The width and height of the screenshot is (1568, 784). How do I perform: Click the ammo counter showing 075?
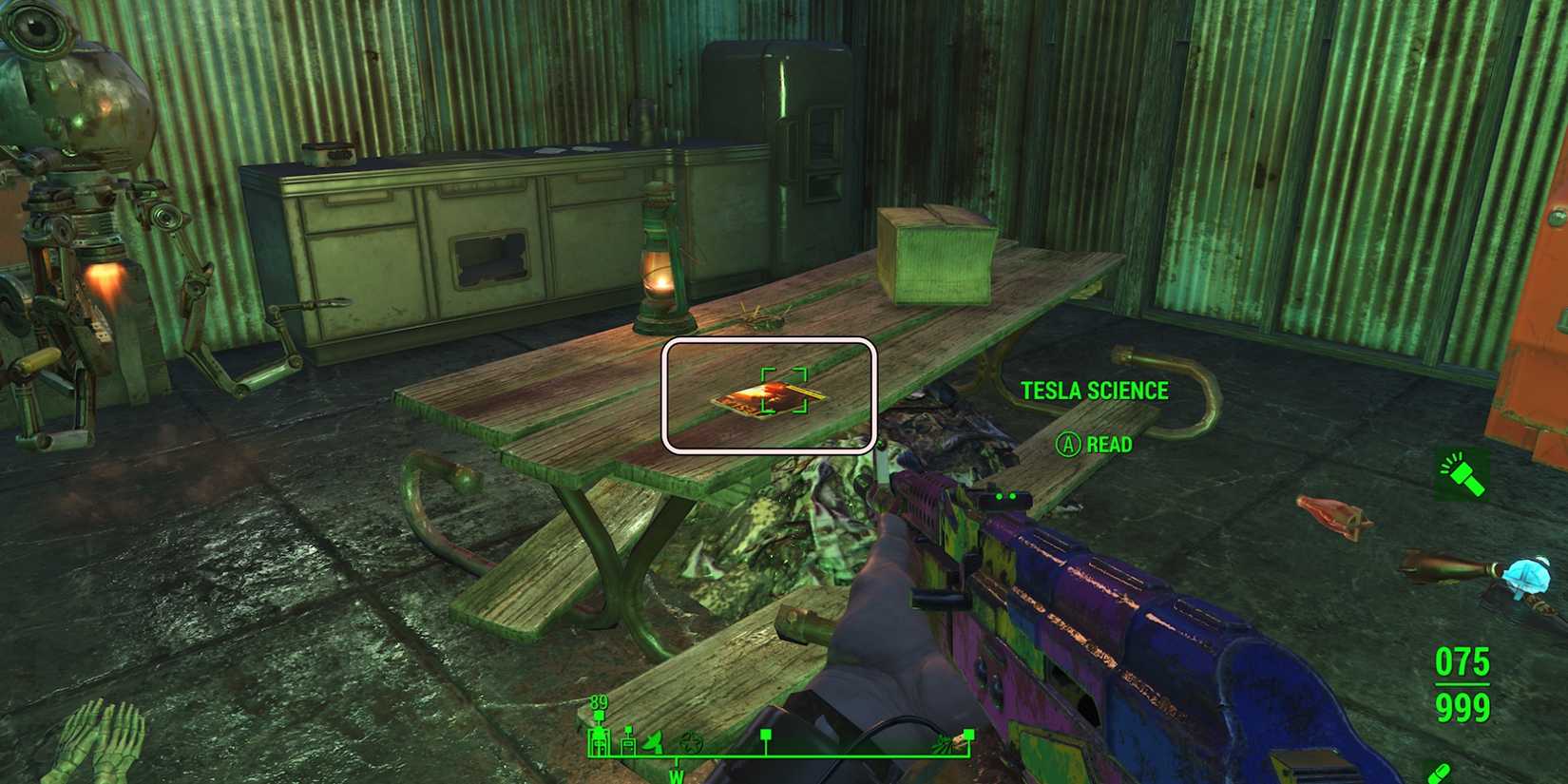(x=1462, y=662)
